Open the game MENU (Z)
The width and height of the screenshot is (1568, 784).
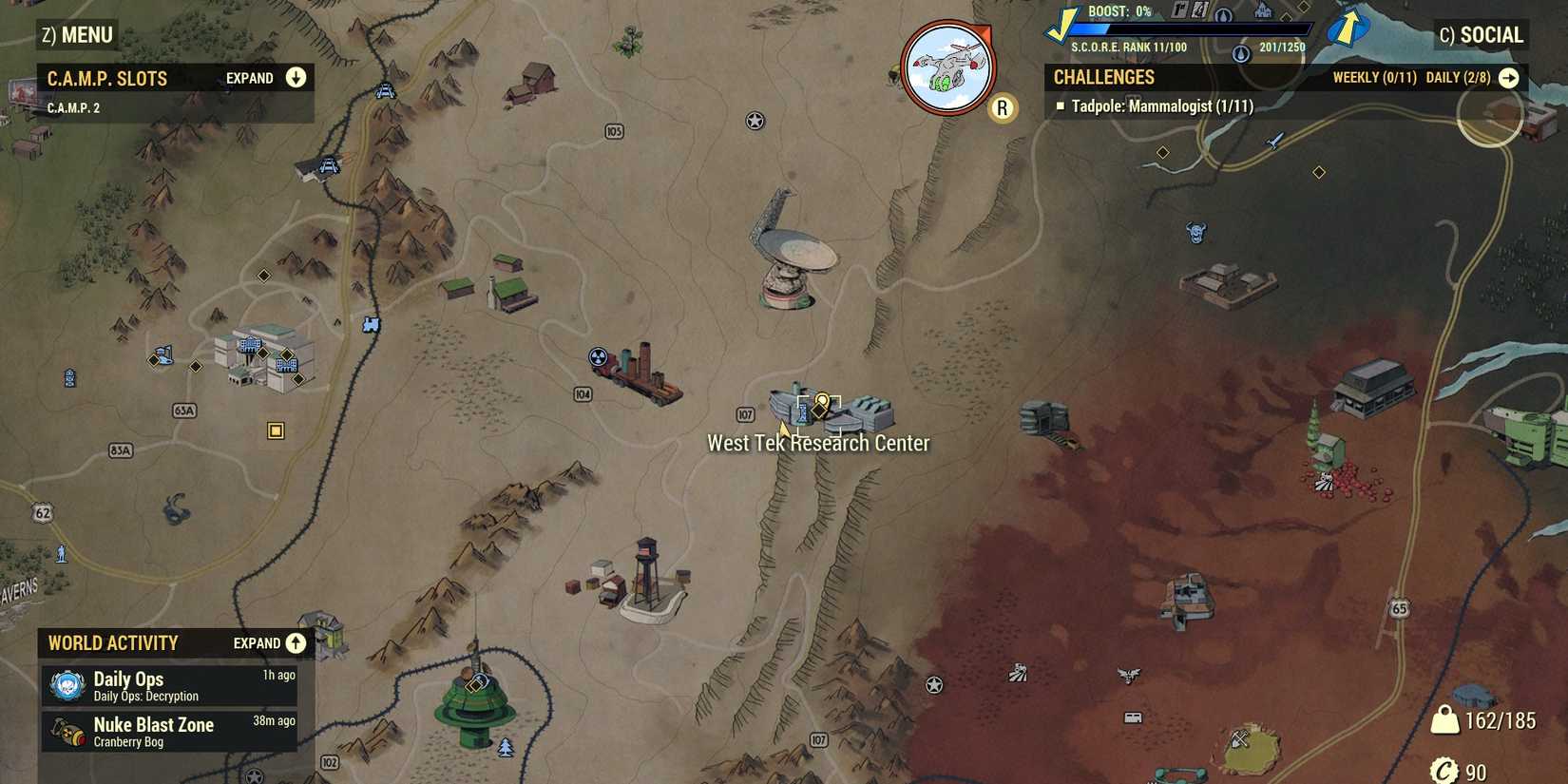tap(78, 34)
